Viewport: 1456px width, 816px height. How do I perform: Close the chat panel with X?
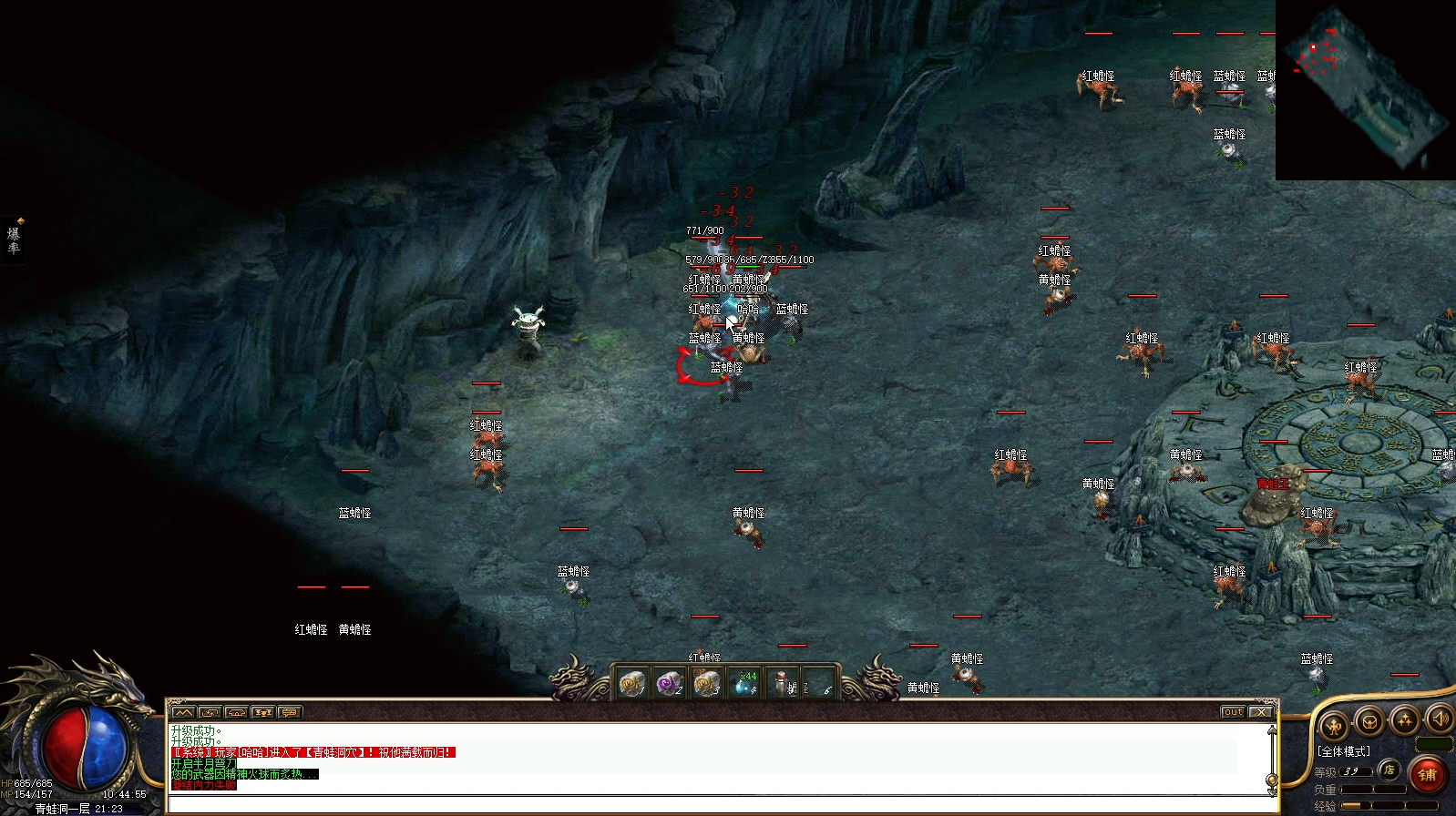1261,712
